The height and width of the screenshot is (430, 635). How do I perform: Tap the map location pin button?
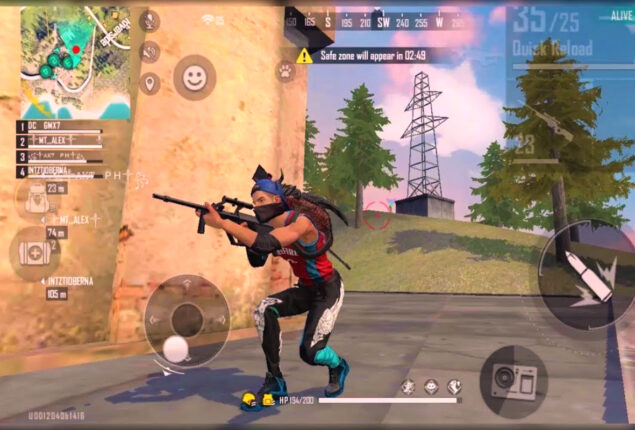point(151,83)
